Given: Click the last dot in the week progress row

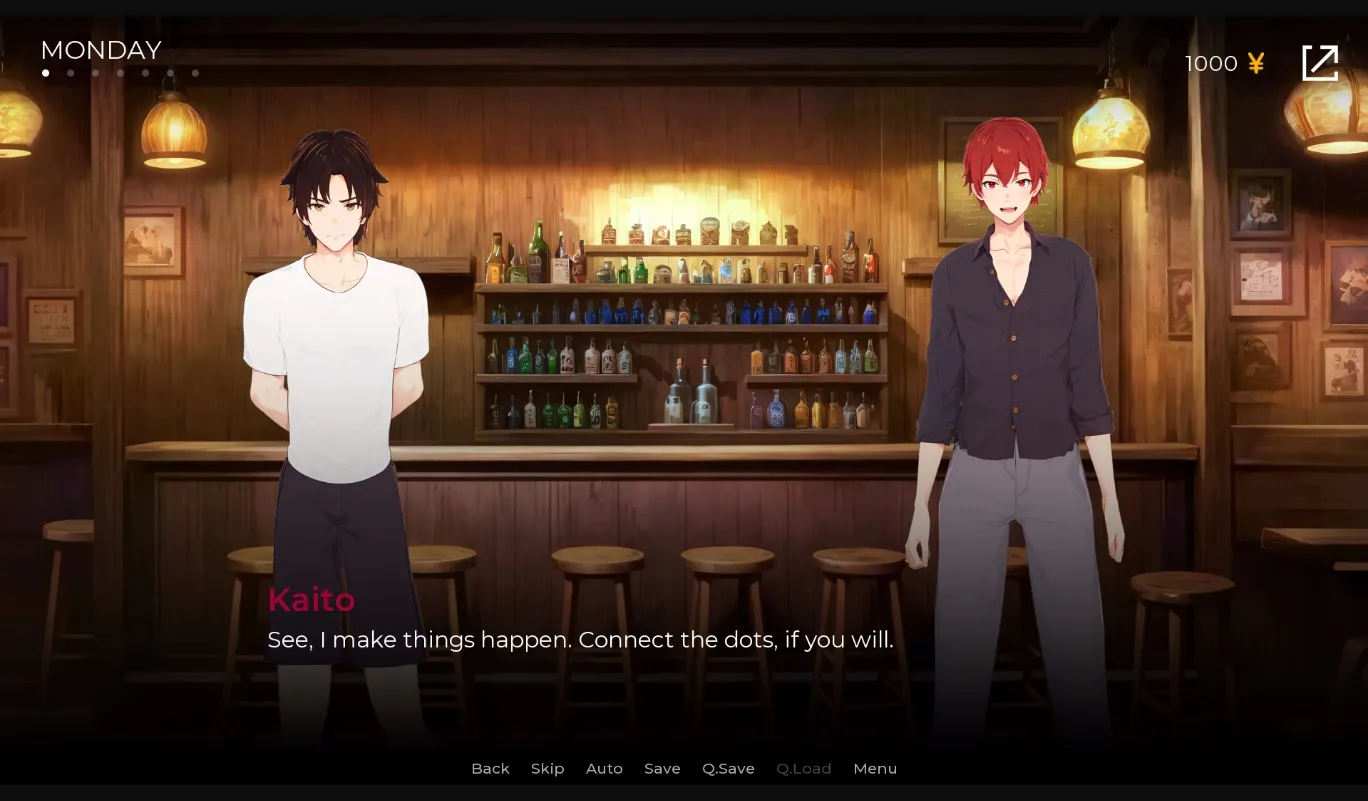Looking at the screenshot, I should 195,72.
